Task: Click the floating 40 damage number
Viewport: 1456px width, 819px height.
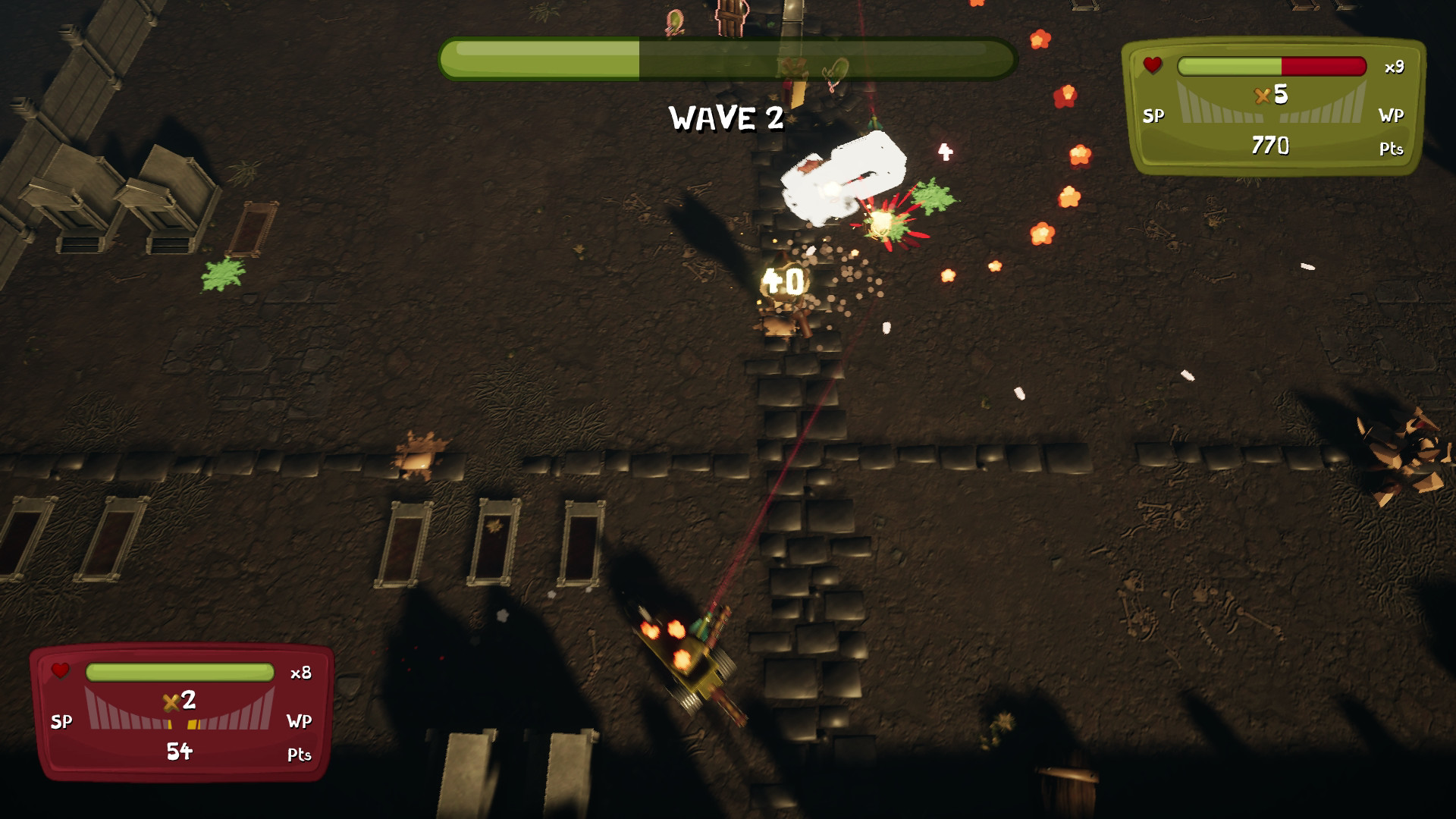Action: (783, 280)
